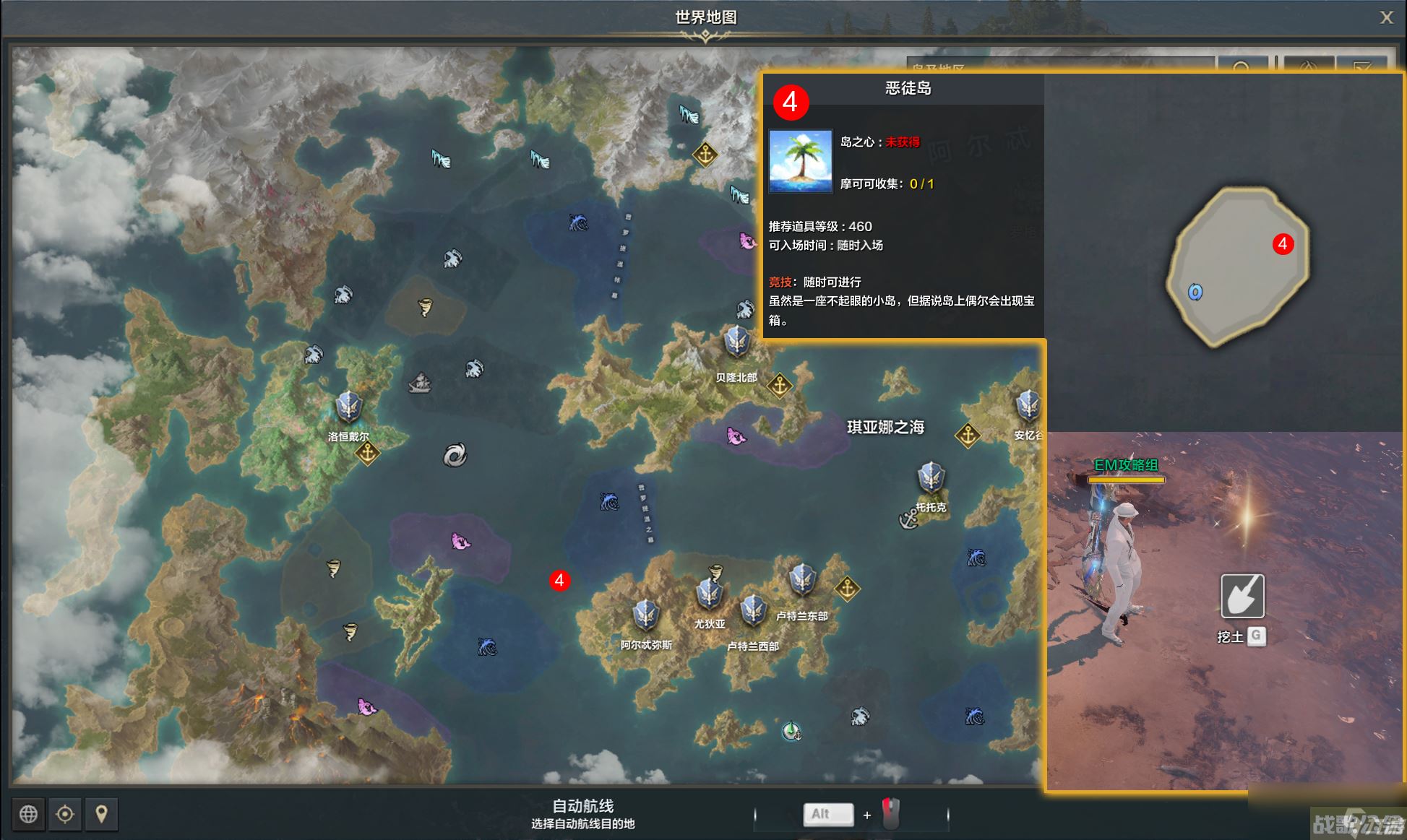Choose the 卢特兰西部 shield marker
This screenshot has height=840, width=1407.
[x=752, y=611]
